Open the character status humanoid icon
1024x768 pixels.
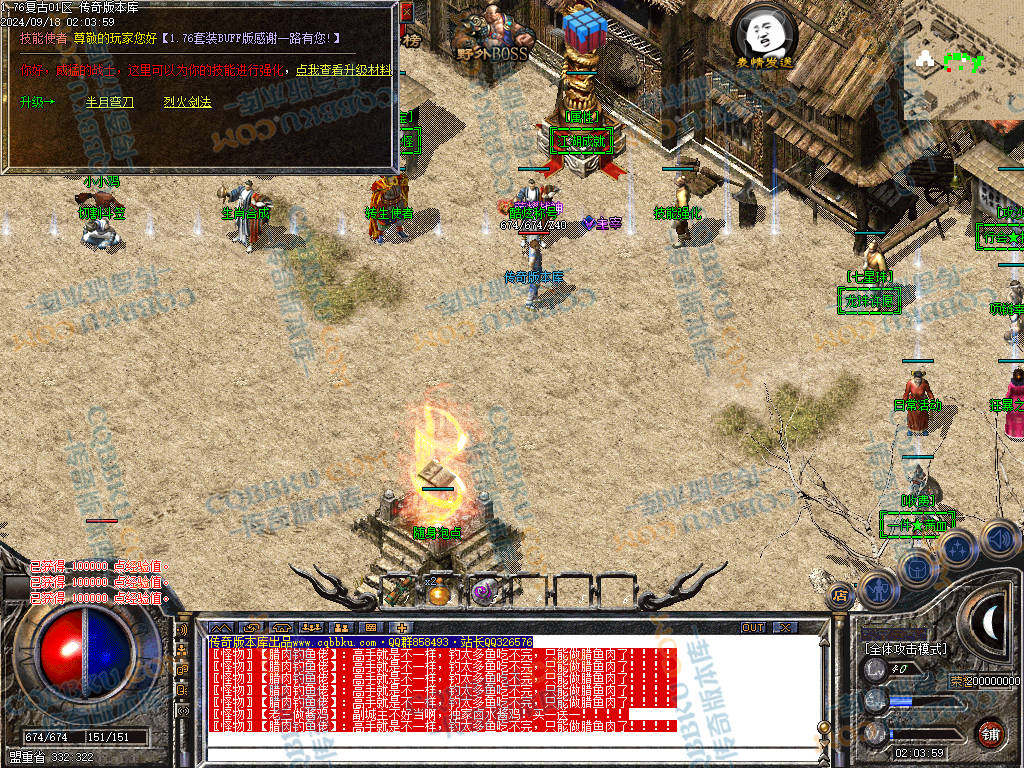pos(877,590)
